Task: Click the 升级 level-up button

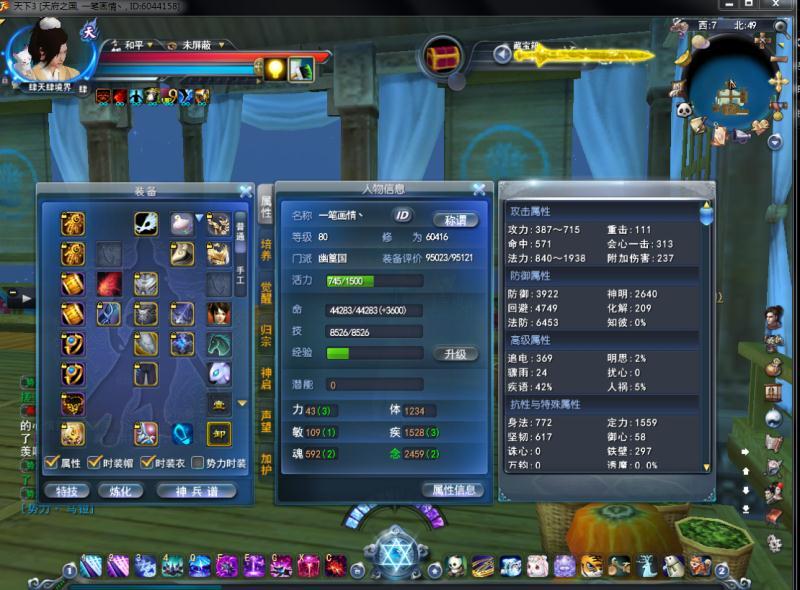Action: [x=455, y=354]
